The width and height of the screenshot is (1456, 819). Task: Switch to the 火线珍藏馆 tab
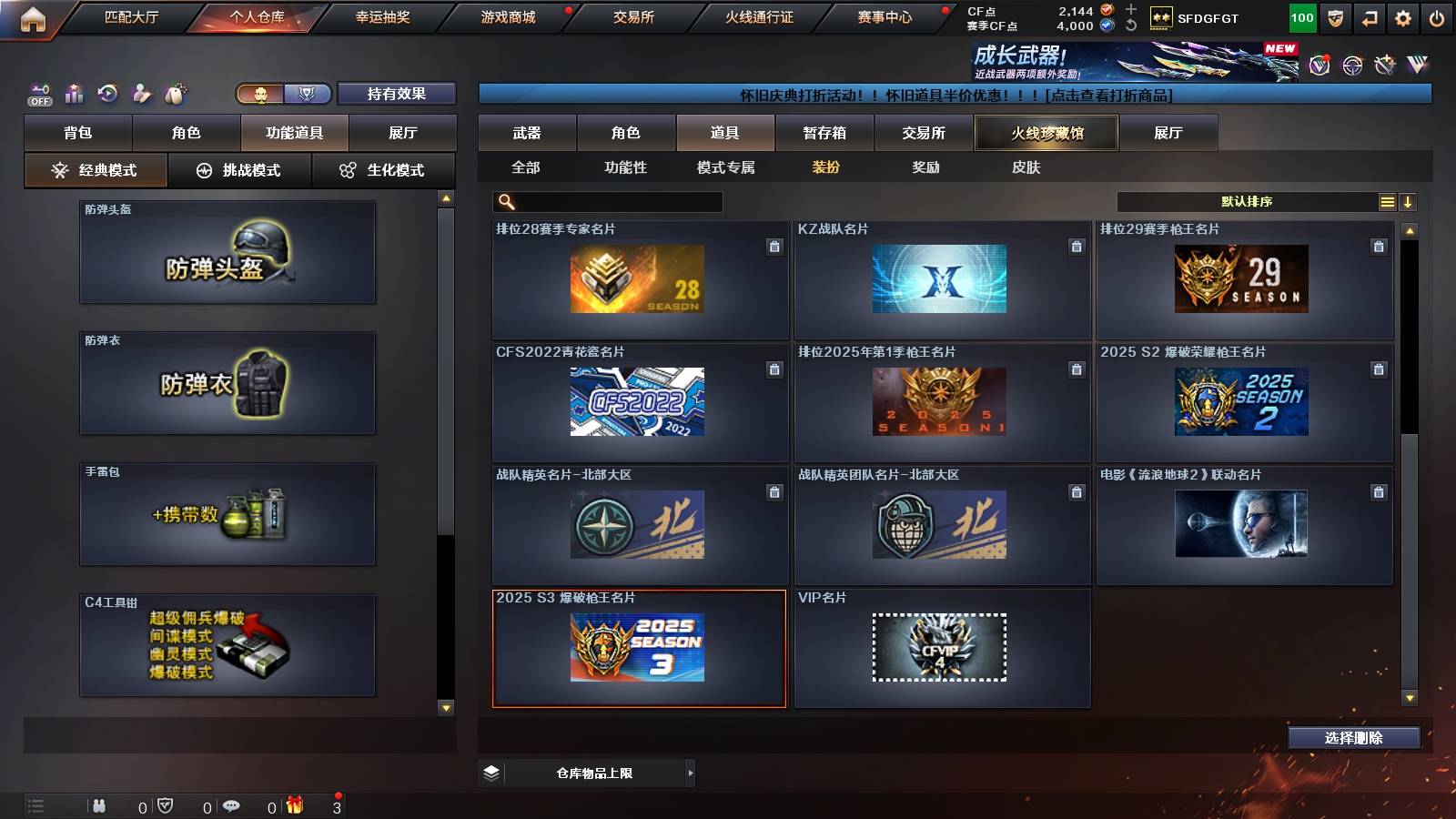[x=1046, y=132]
